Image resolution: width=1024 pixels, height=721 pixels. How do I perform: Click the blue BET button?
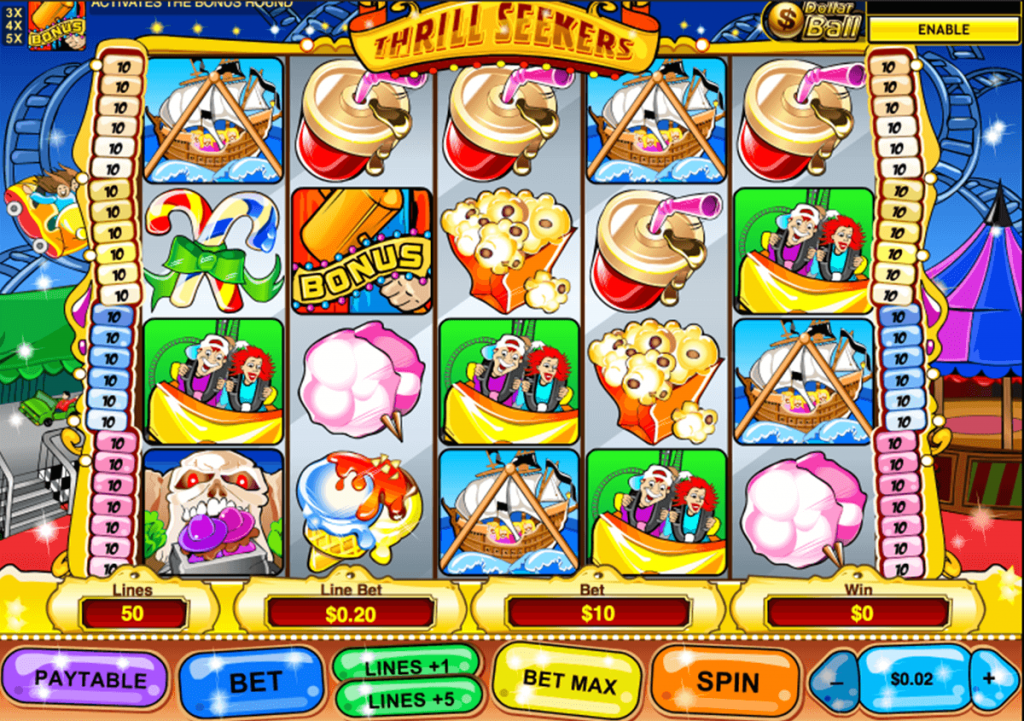255,683
